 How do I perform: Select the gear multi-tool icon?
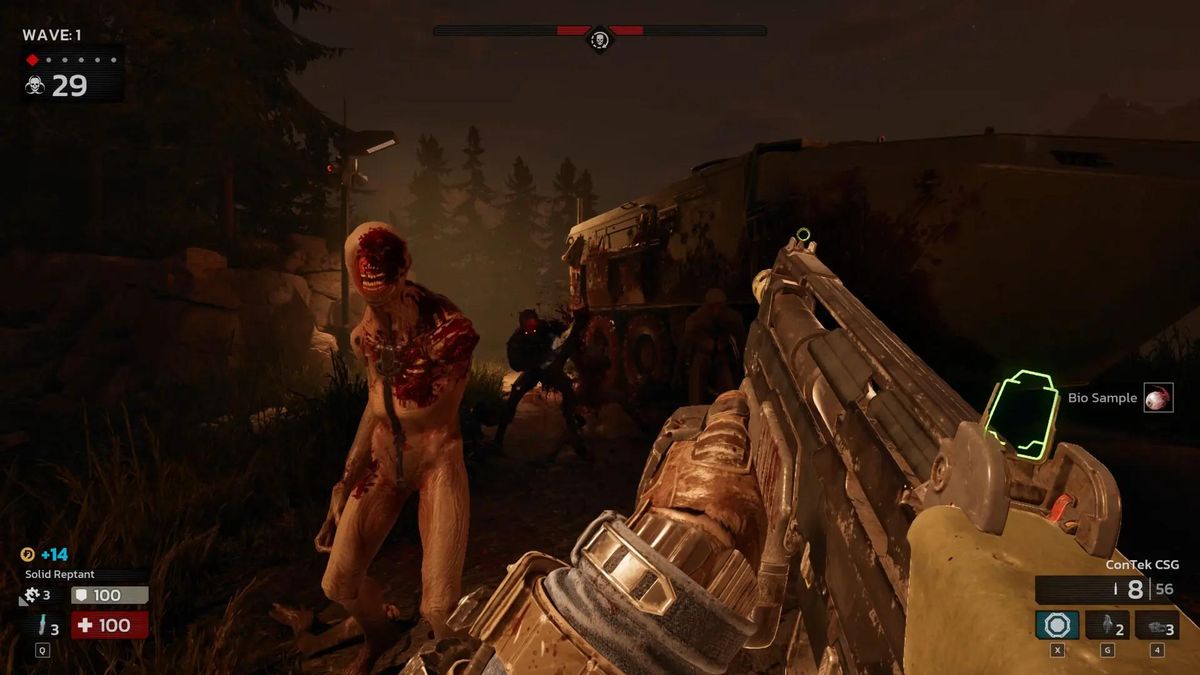[x=29, y=596]
